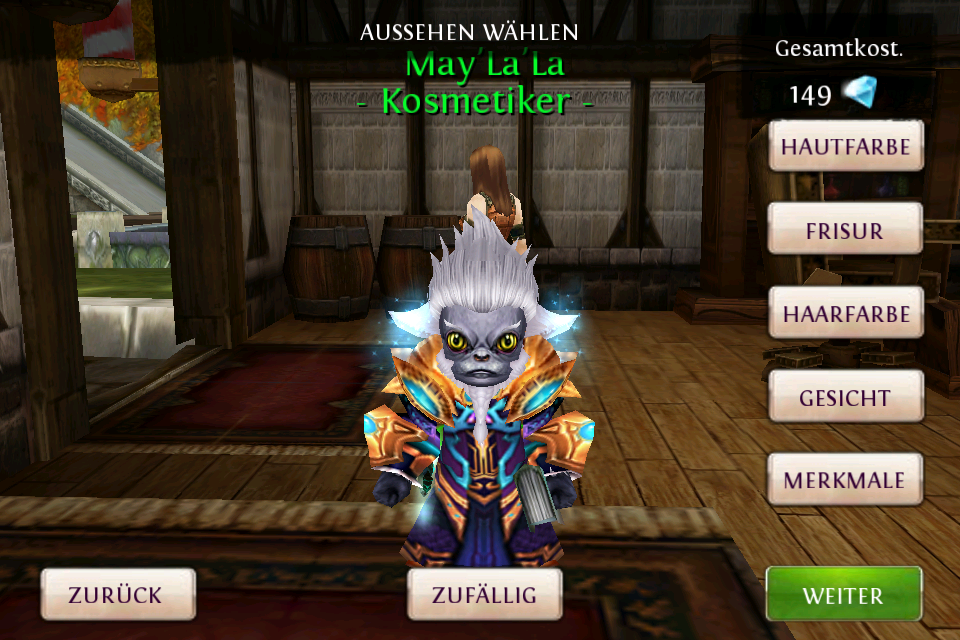Click the Merkmale features button

click(x=845, y=480)
